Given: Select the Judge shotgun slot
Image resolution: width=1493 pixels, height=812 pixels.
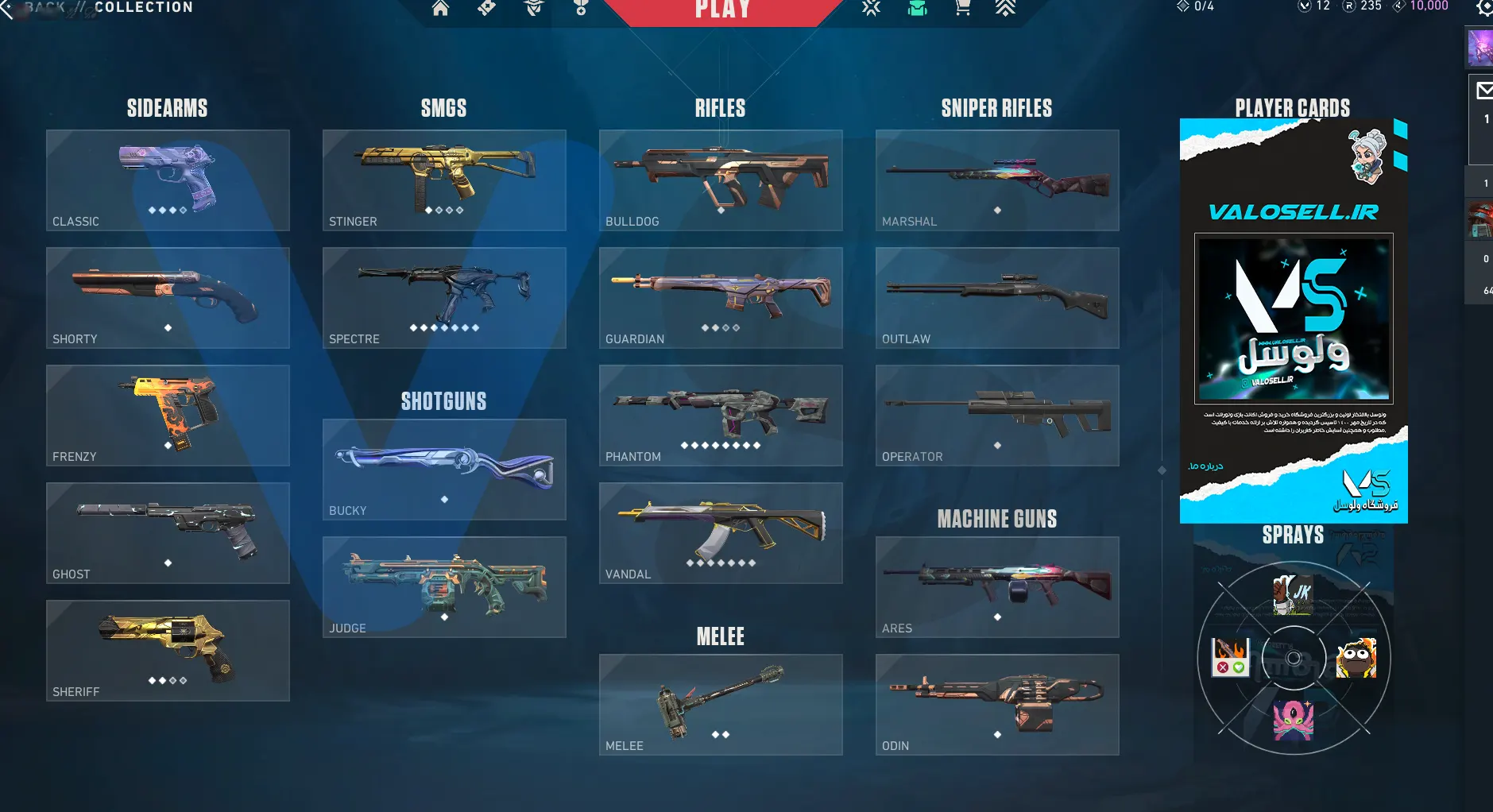Looking at the screenshot, I should 444,587.
